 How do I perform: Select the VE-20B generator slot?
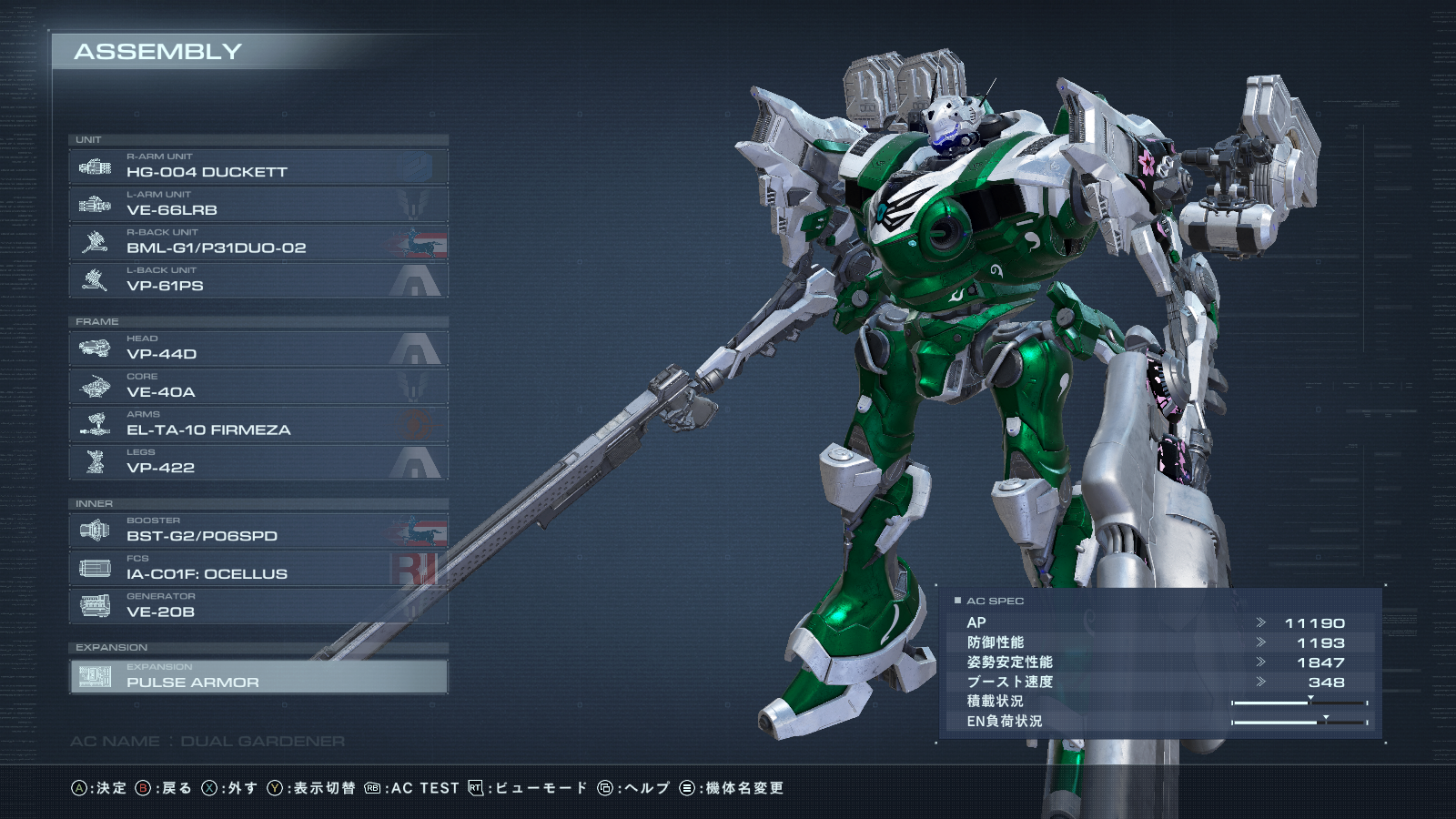[x=258, y=606]
